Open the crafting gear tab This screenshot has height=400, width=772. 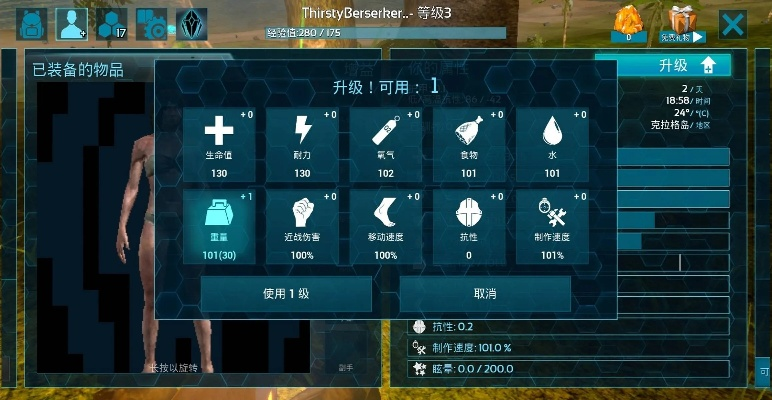[151, 23]
